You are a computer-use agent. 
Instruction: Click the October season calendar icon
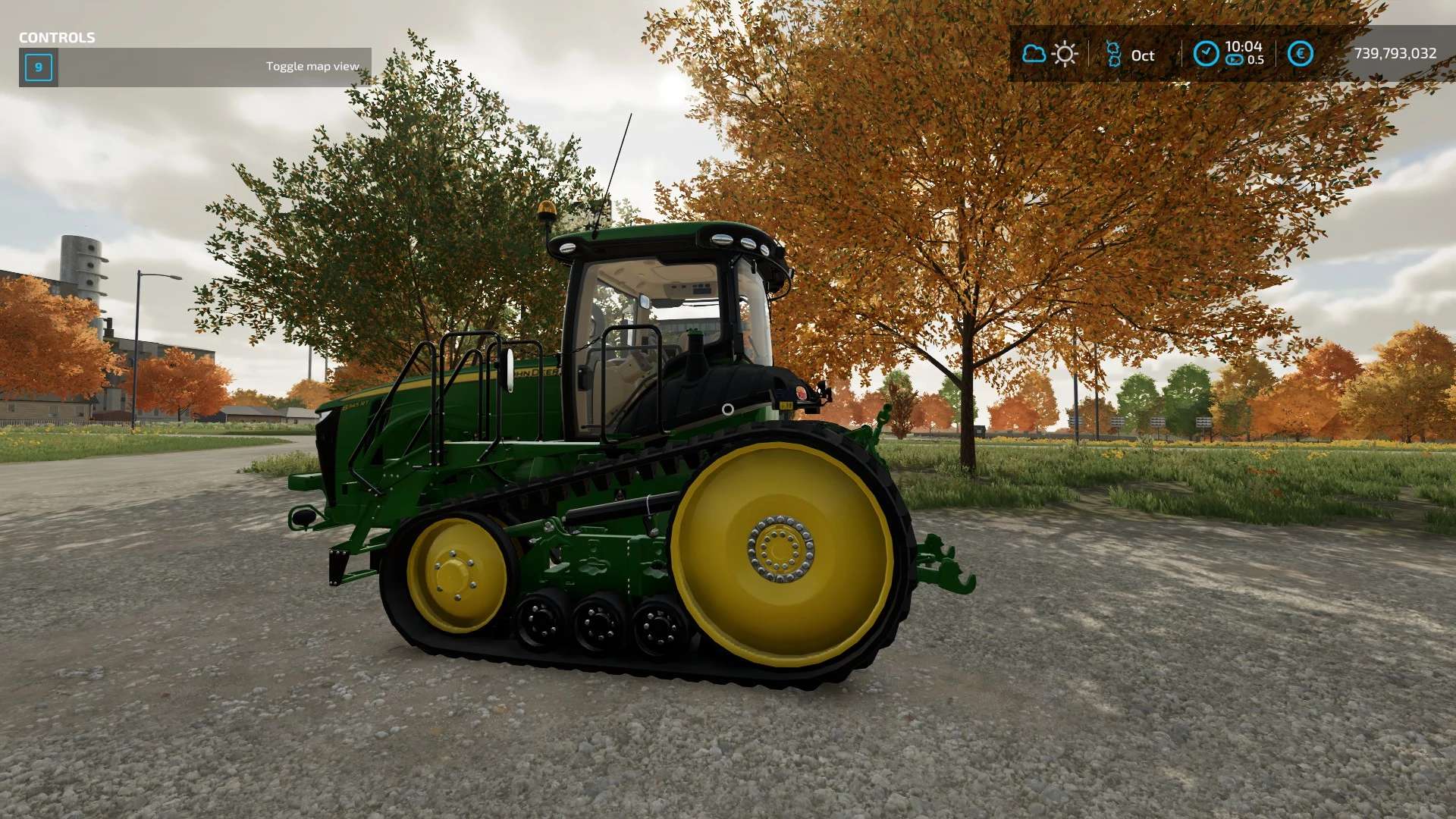[x=1113, y=55]
